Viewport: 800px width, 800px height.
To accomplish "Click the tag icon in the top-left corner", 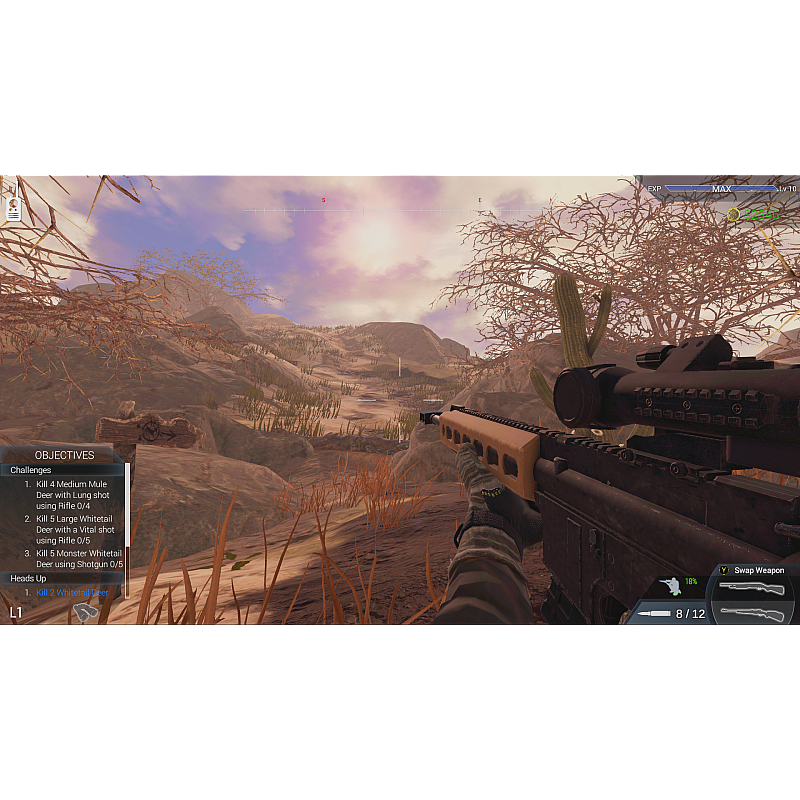I will [x=14, y=208].
